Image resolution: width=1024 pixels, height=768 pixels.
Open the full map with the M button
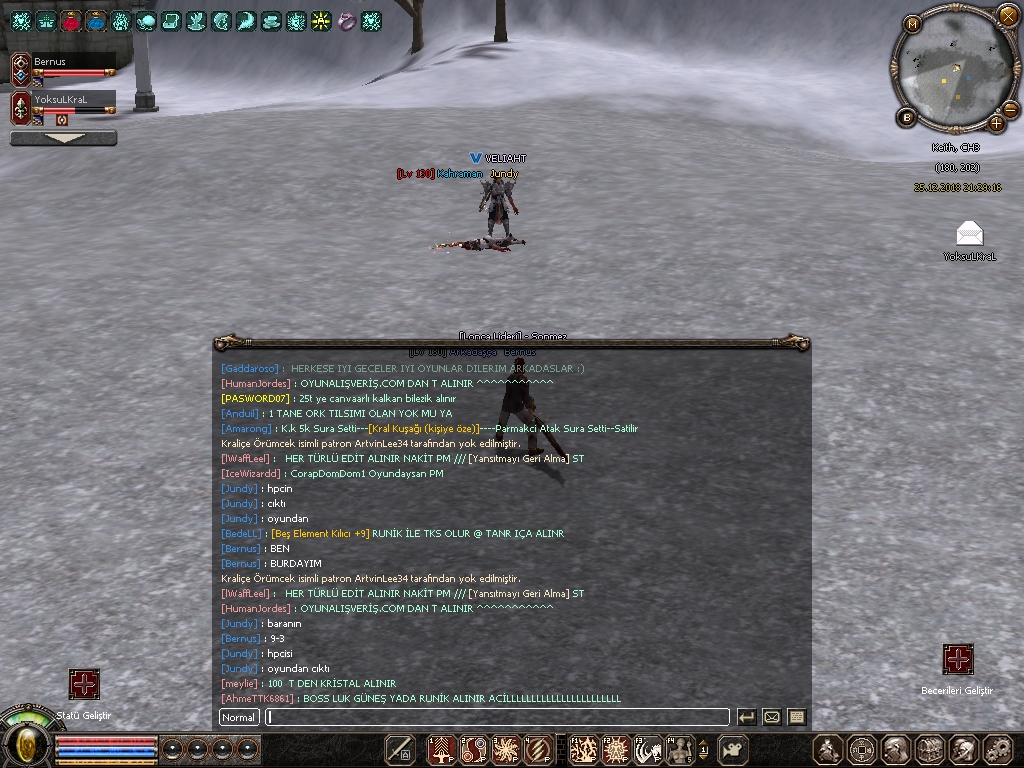coord(912,24)
